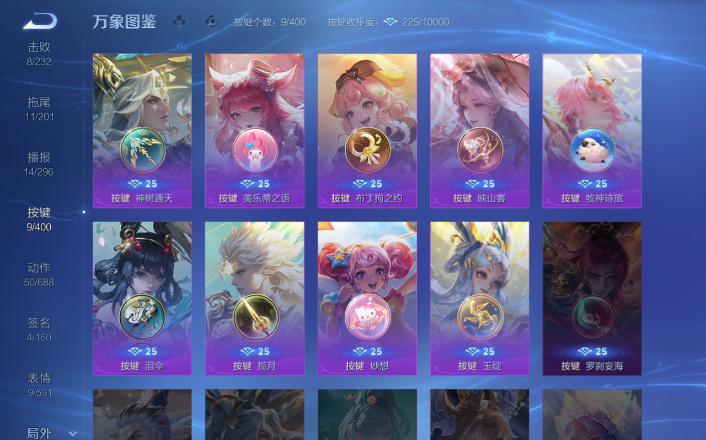Select the 玉绽 button skin card

479,298
